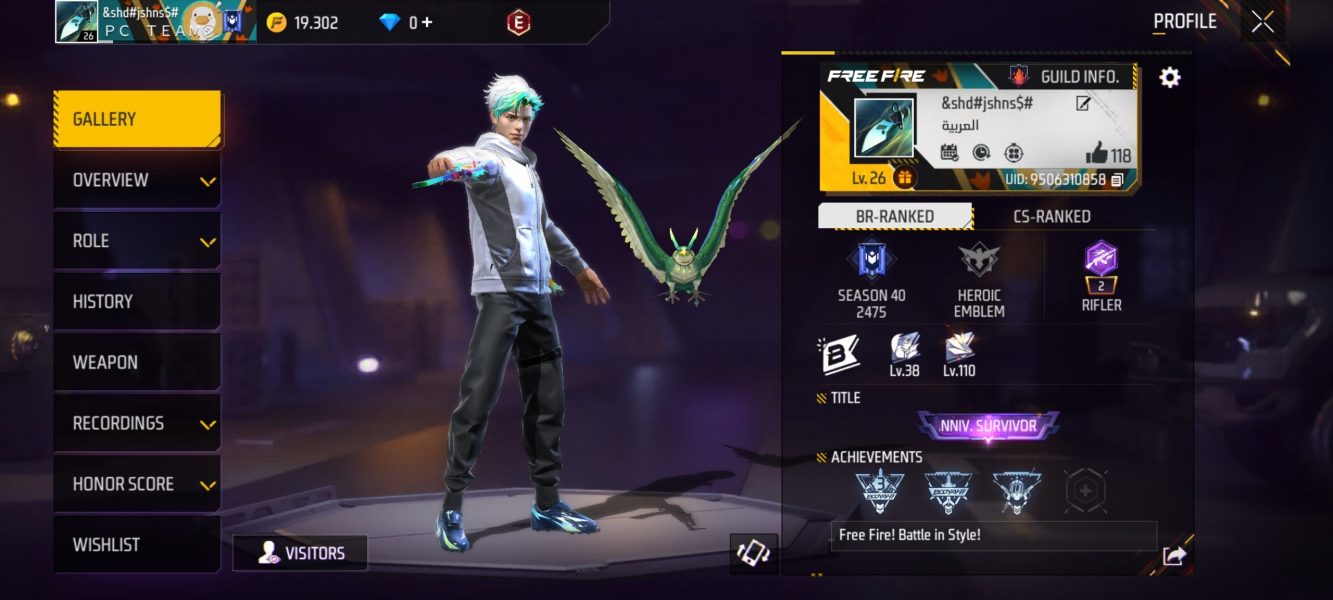Open the Gallery section
Image resolution: width=1333 pixels, height=600 pixels.
[137, 119]
